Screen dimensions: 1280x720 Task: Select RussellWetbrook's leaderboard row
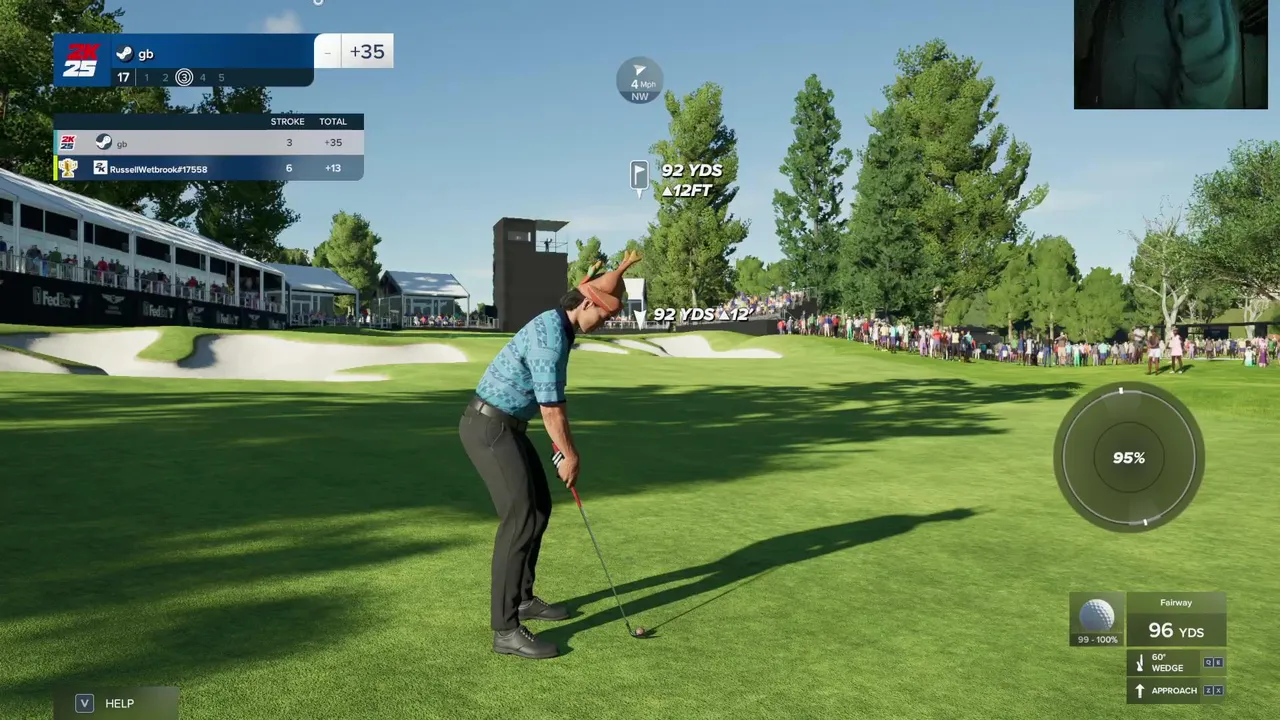(208, 168)
